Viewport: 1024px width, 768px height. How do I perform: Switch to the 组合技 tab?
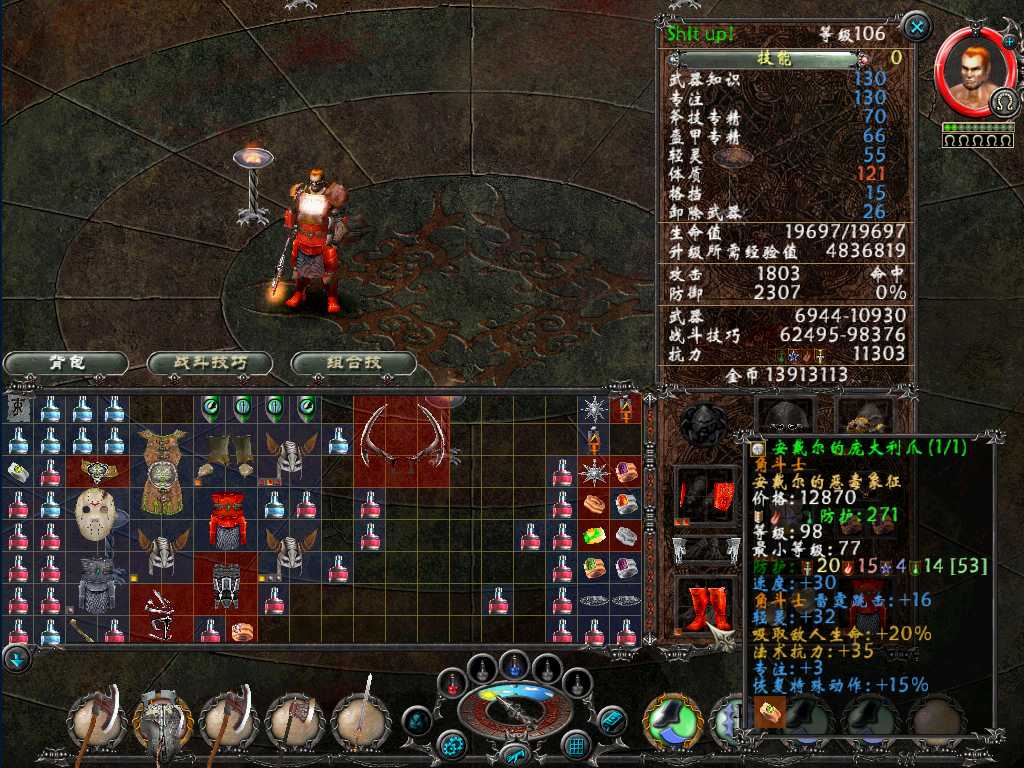click(354, 363)
